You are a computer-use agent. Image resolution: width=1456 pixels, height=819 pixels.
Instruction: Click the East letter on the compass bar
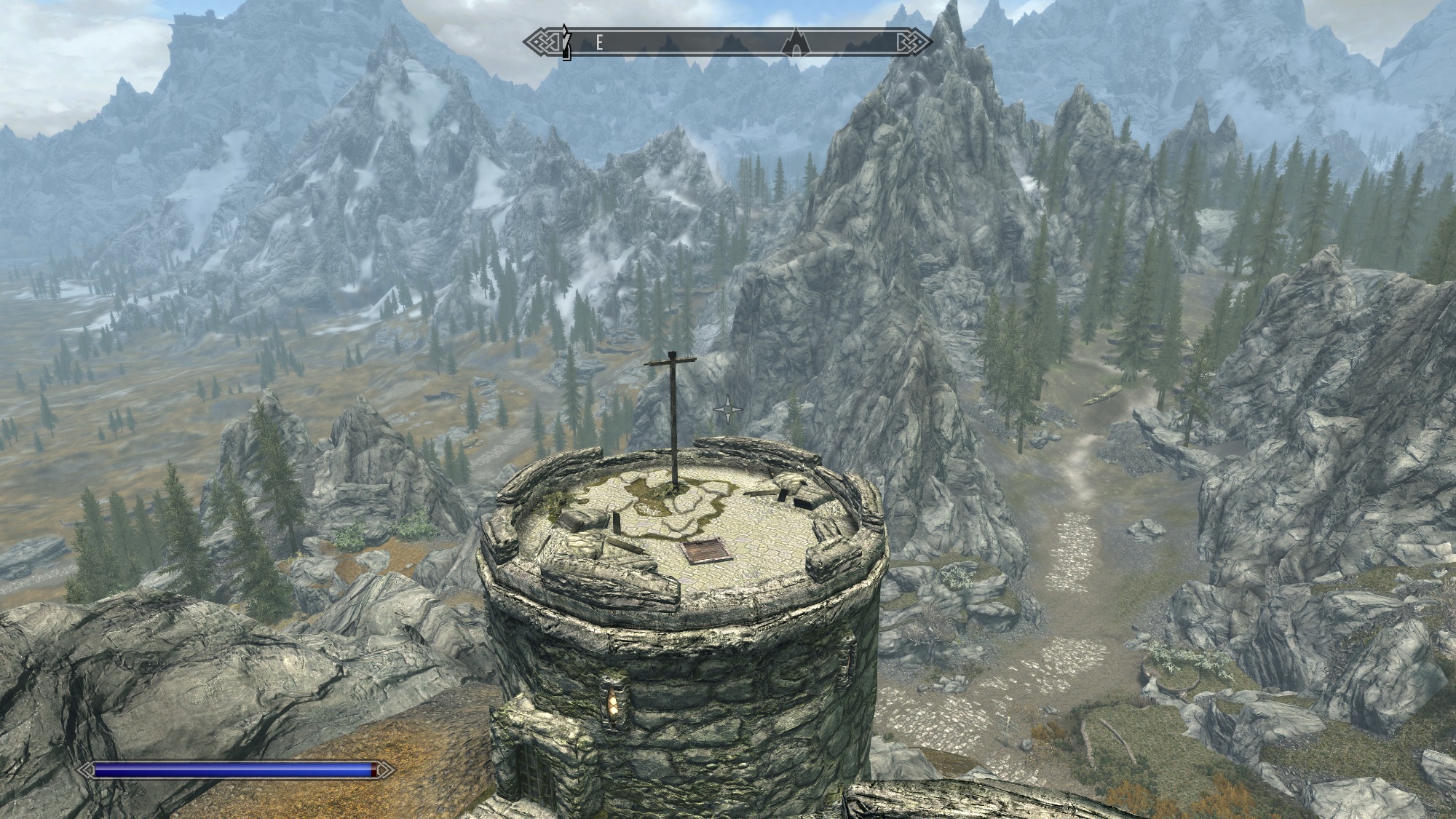599,43
